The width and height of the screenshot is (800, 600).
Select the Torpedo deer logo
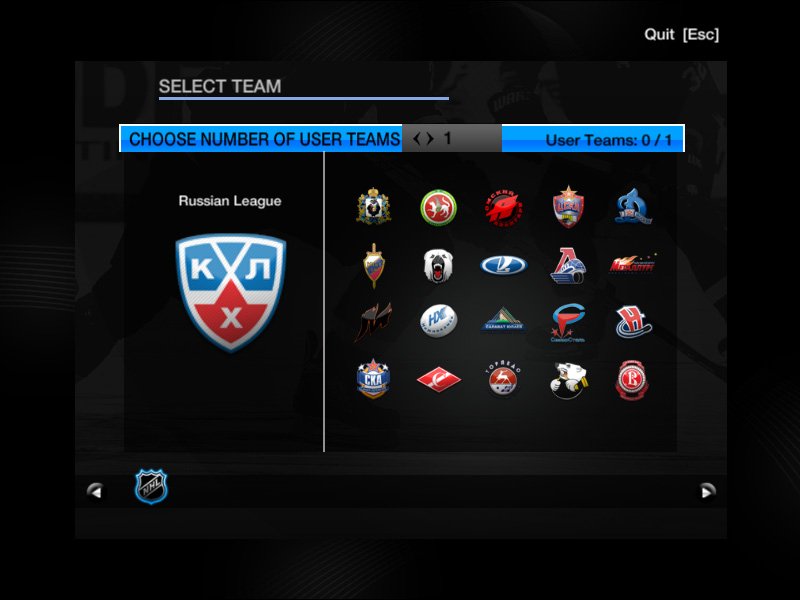501,380
